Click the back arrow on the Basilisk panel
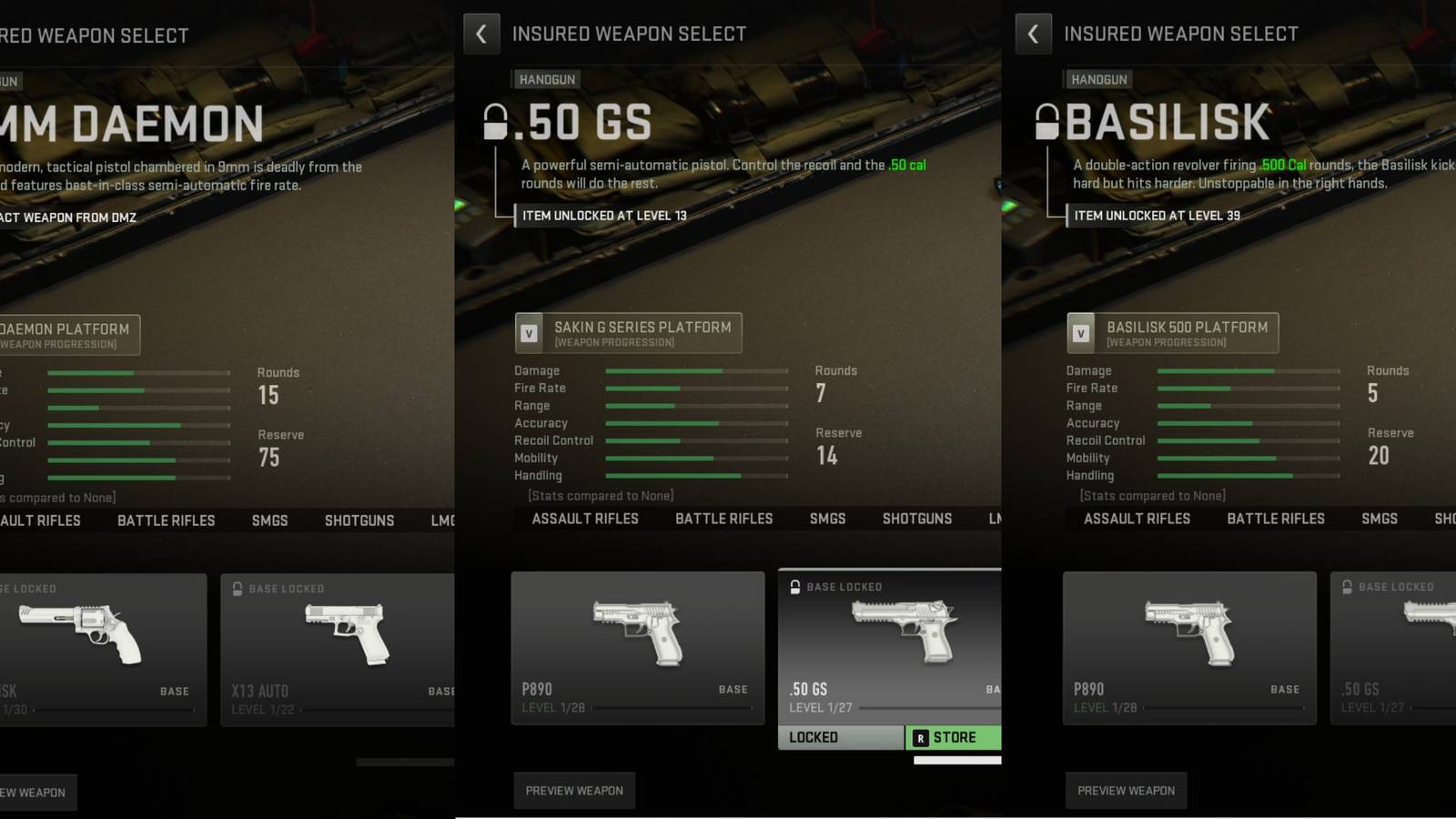 [x=1034, y=33]
